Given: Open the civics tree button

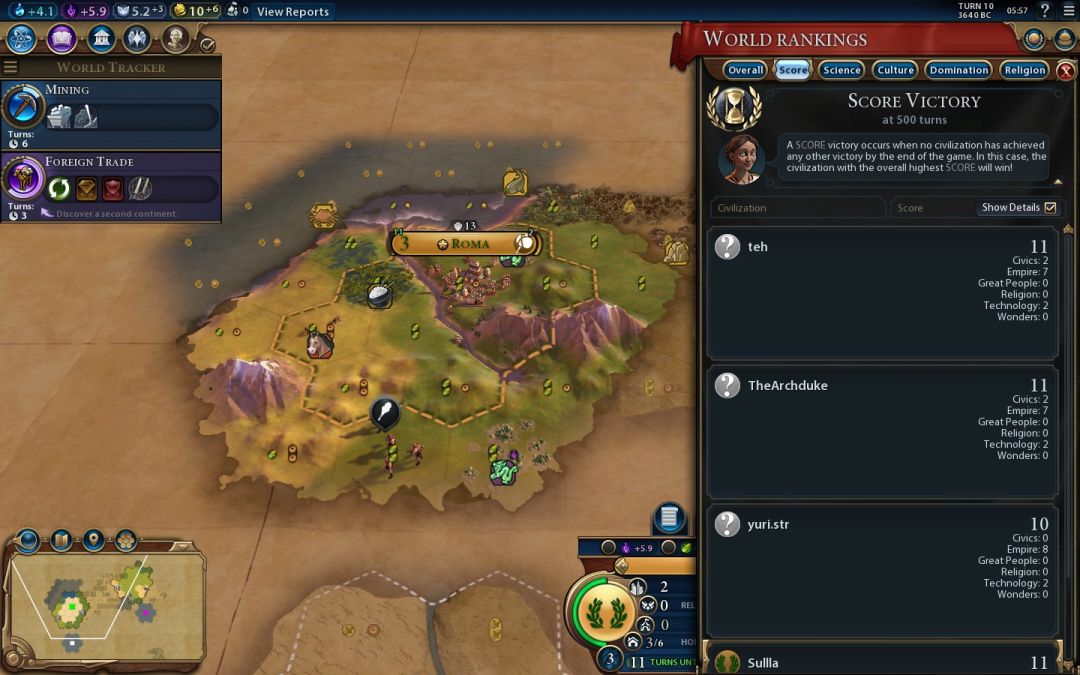Looking at the screenshot, I should [61, 39].
